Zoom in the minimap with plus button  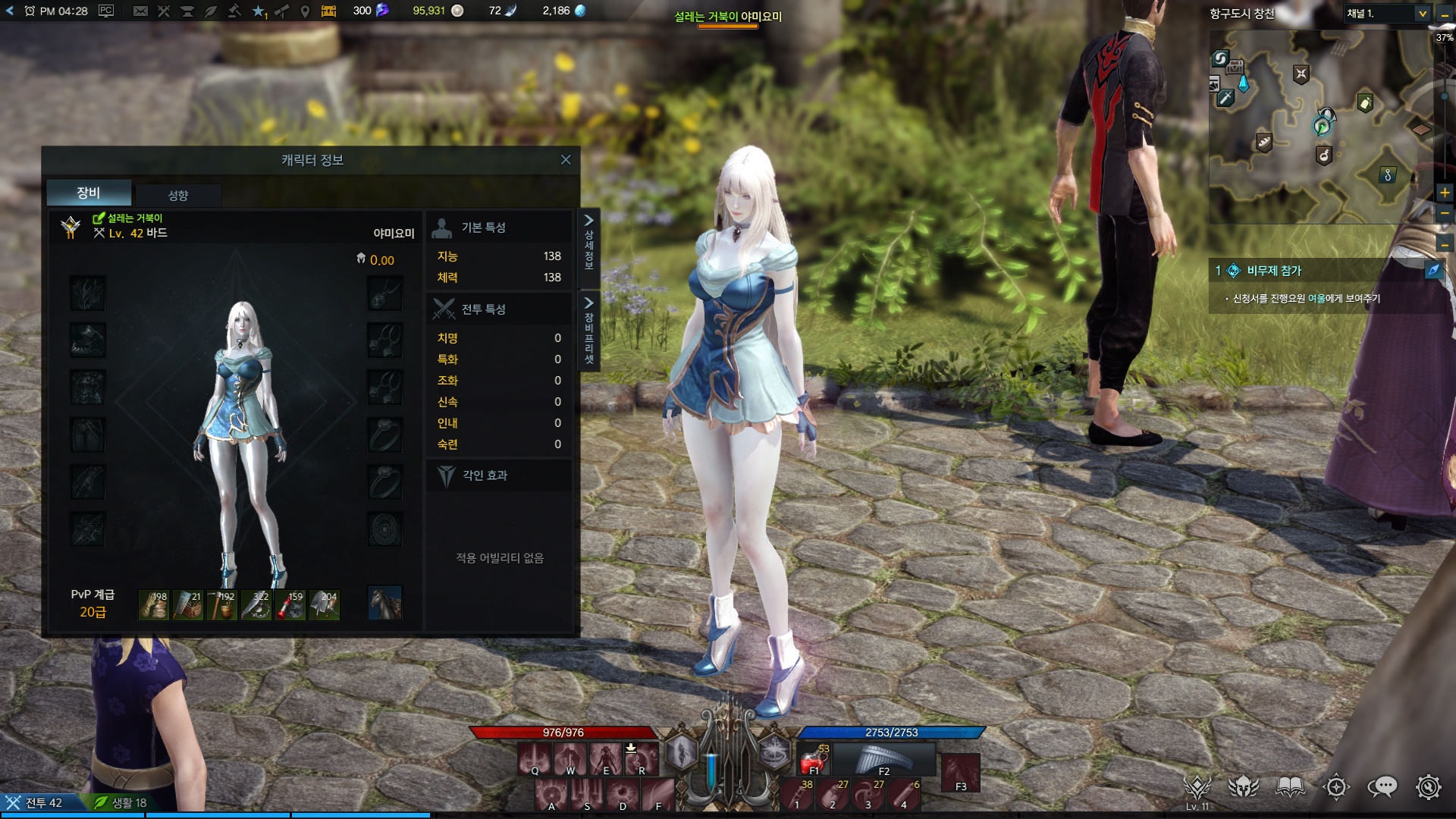(1445, 193)
